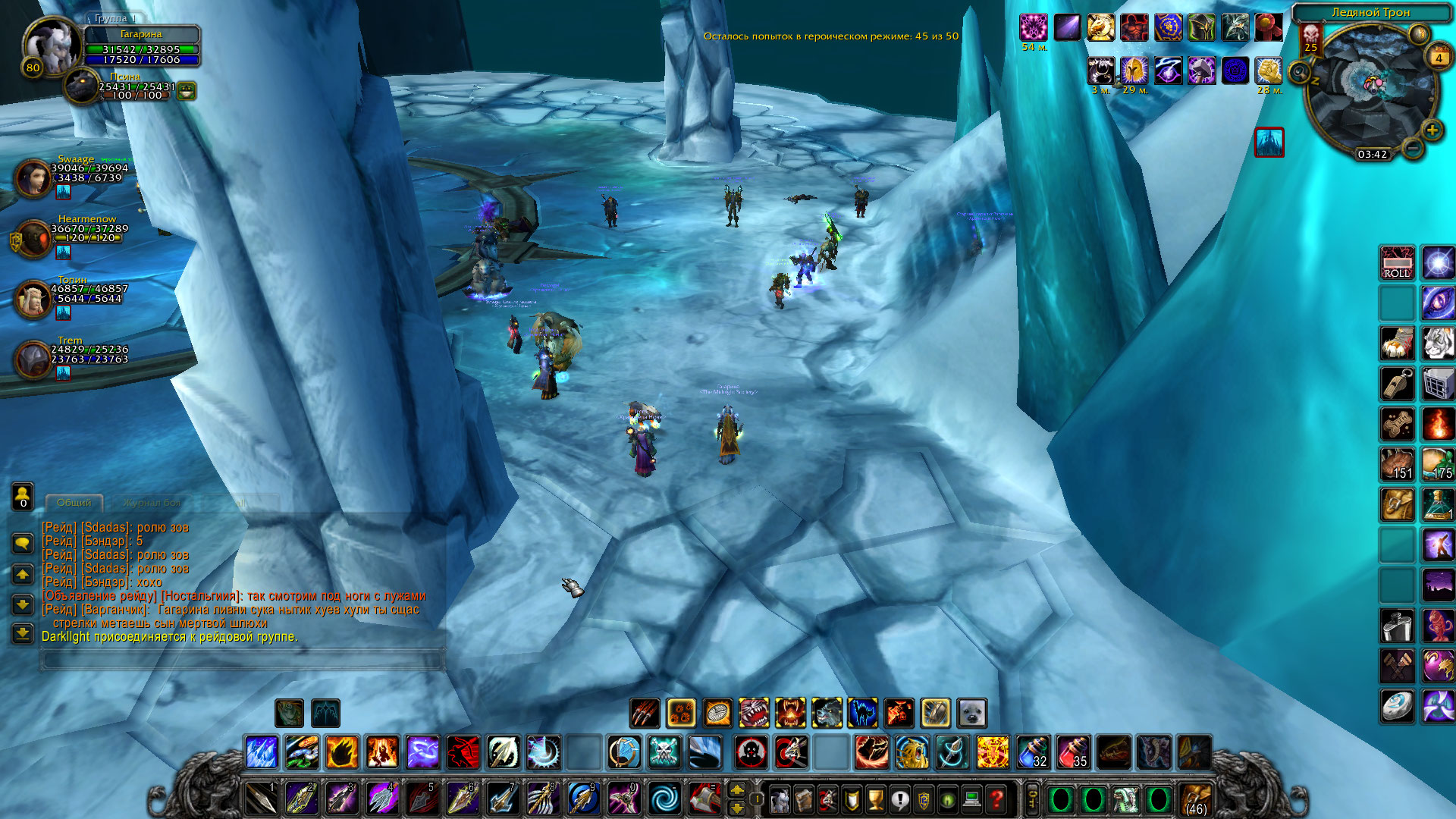Select Swaage's party frame portrait

click(33, 177)
